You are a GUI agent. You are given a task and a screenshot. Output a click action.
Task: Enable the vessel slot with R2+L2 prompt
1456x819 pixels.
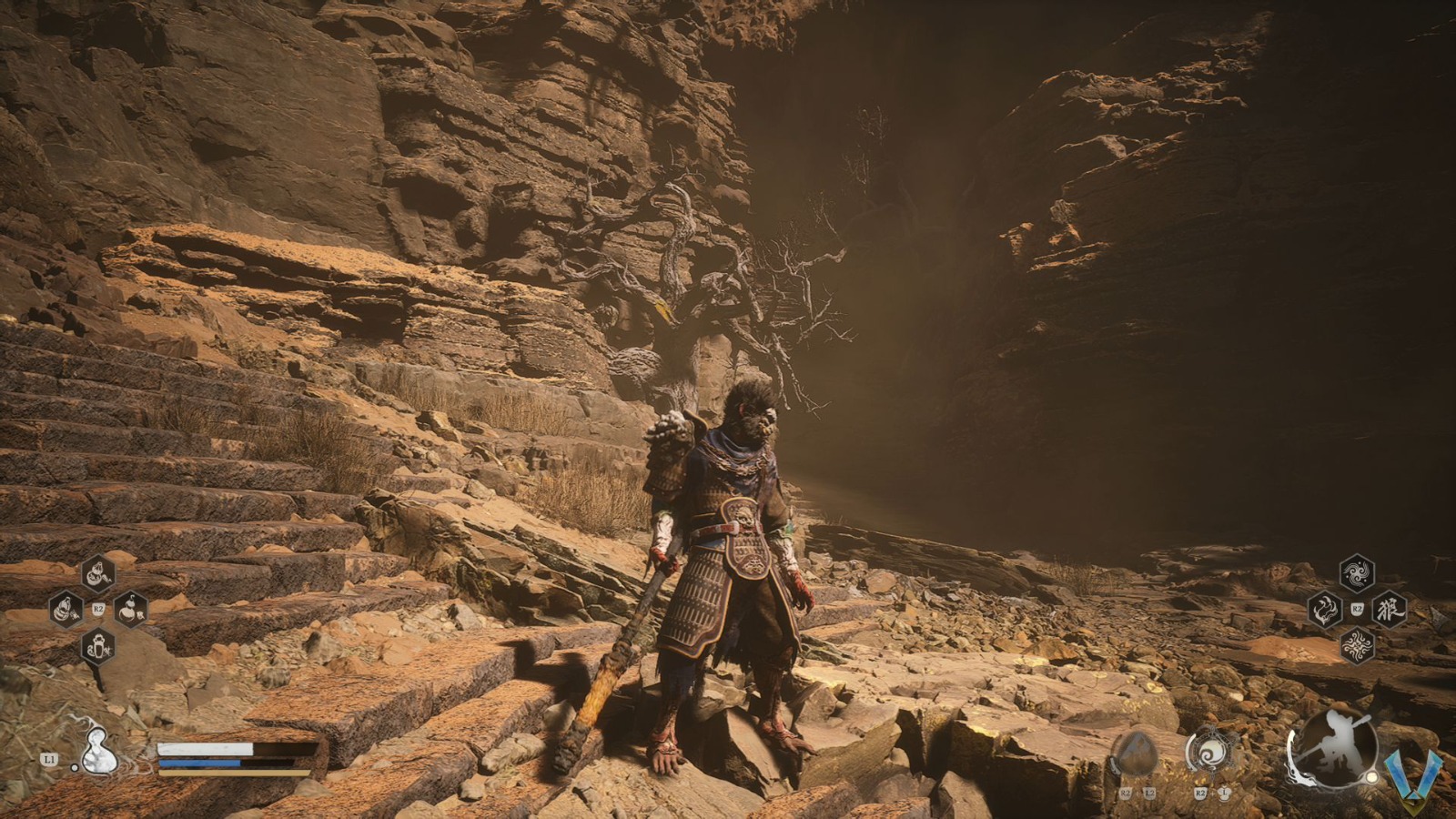1136,754
